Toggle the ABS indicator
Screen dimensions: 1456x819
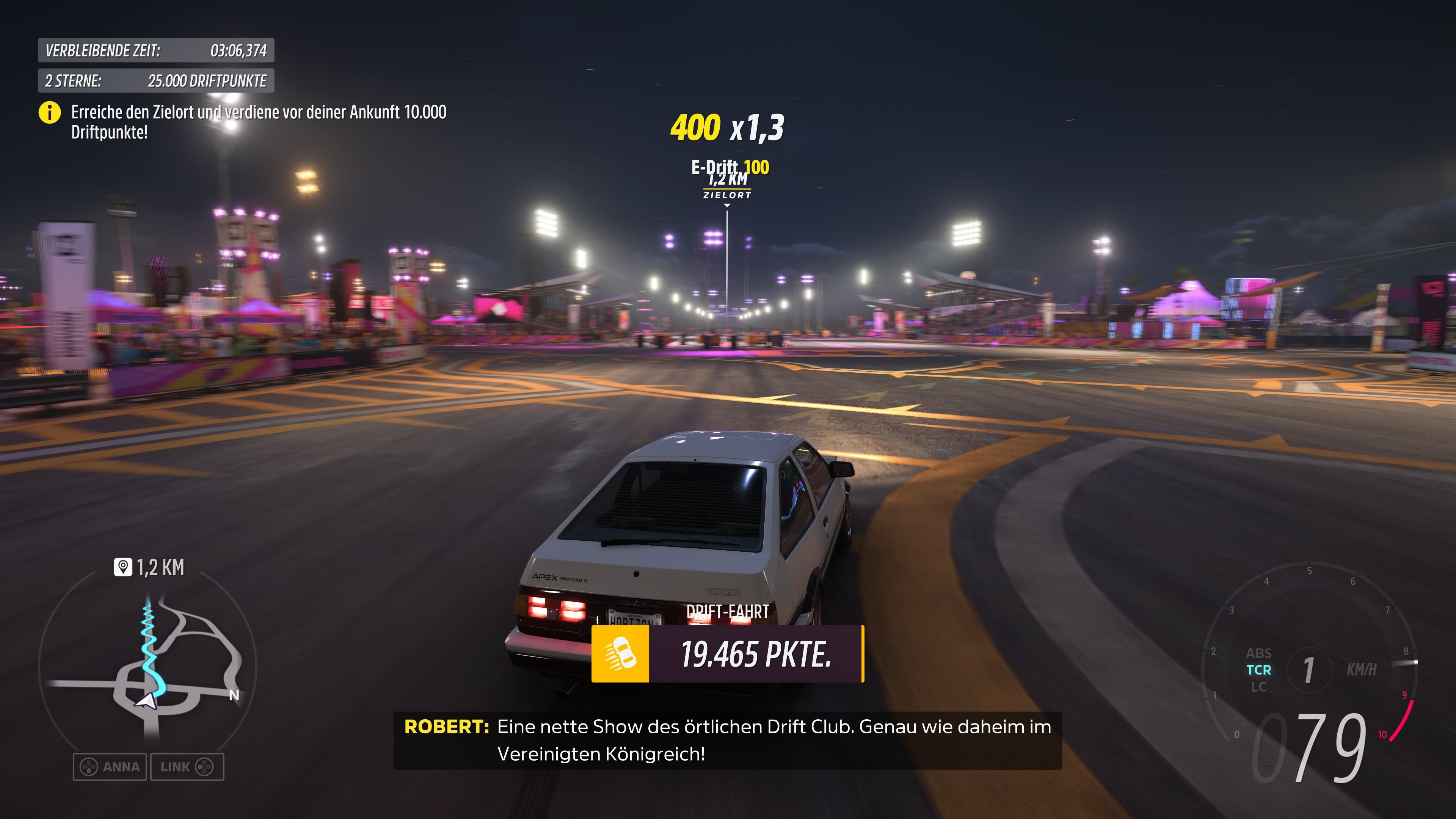(x=1260, y=653)
